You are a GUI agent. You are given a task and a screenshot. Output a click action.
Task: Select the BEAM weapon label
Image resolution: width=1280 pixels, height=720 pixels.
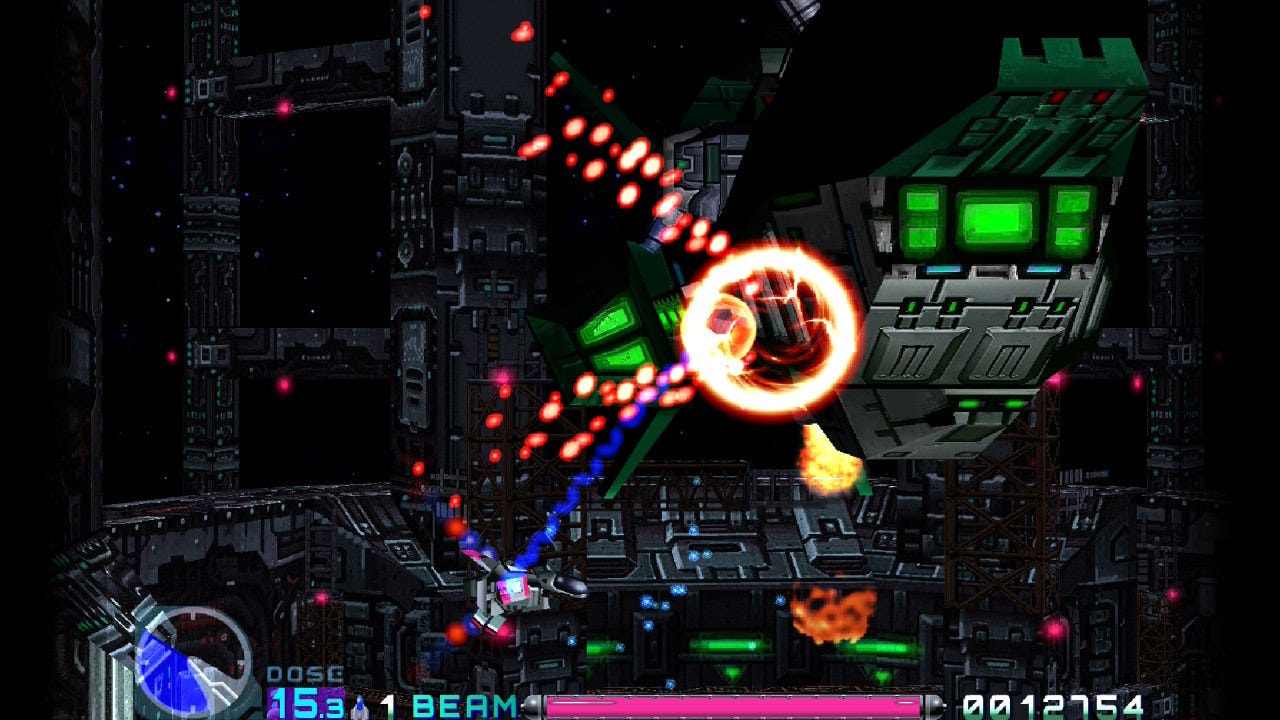pos(464,706)
